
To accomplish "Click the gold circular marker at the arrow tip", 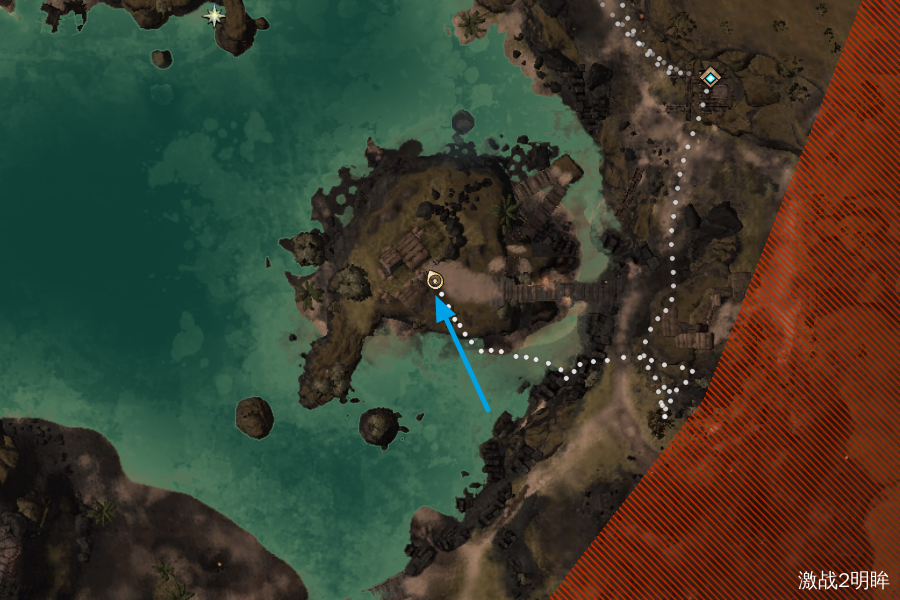I will coord(435,281).
